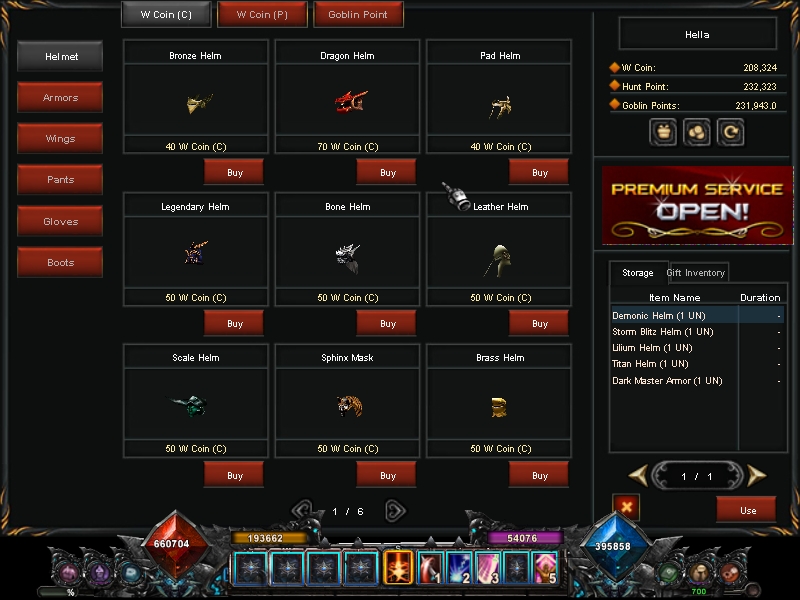The height and width of the screenshot is (600, 800).
Task: Select the Armors category
Action: pyautogui.click(x=60, y=98)
